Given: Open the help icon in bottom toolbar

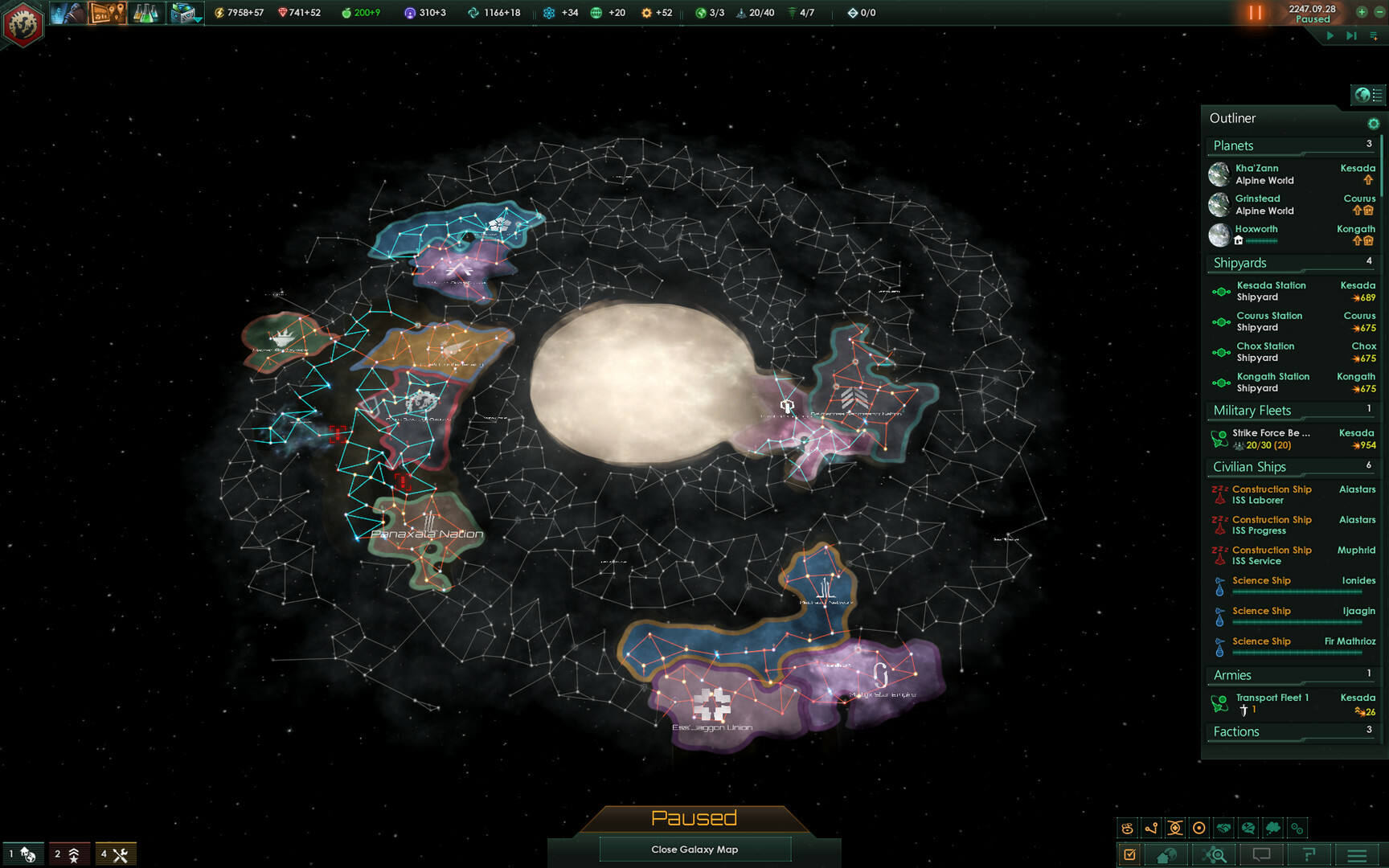Looking at the screenshot, I should tap(1311, 855).
